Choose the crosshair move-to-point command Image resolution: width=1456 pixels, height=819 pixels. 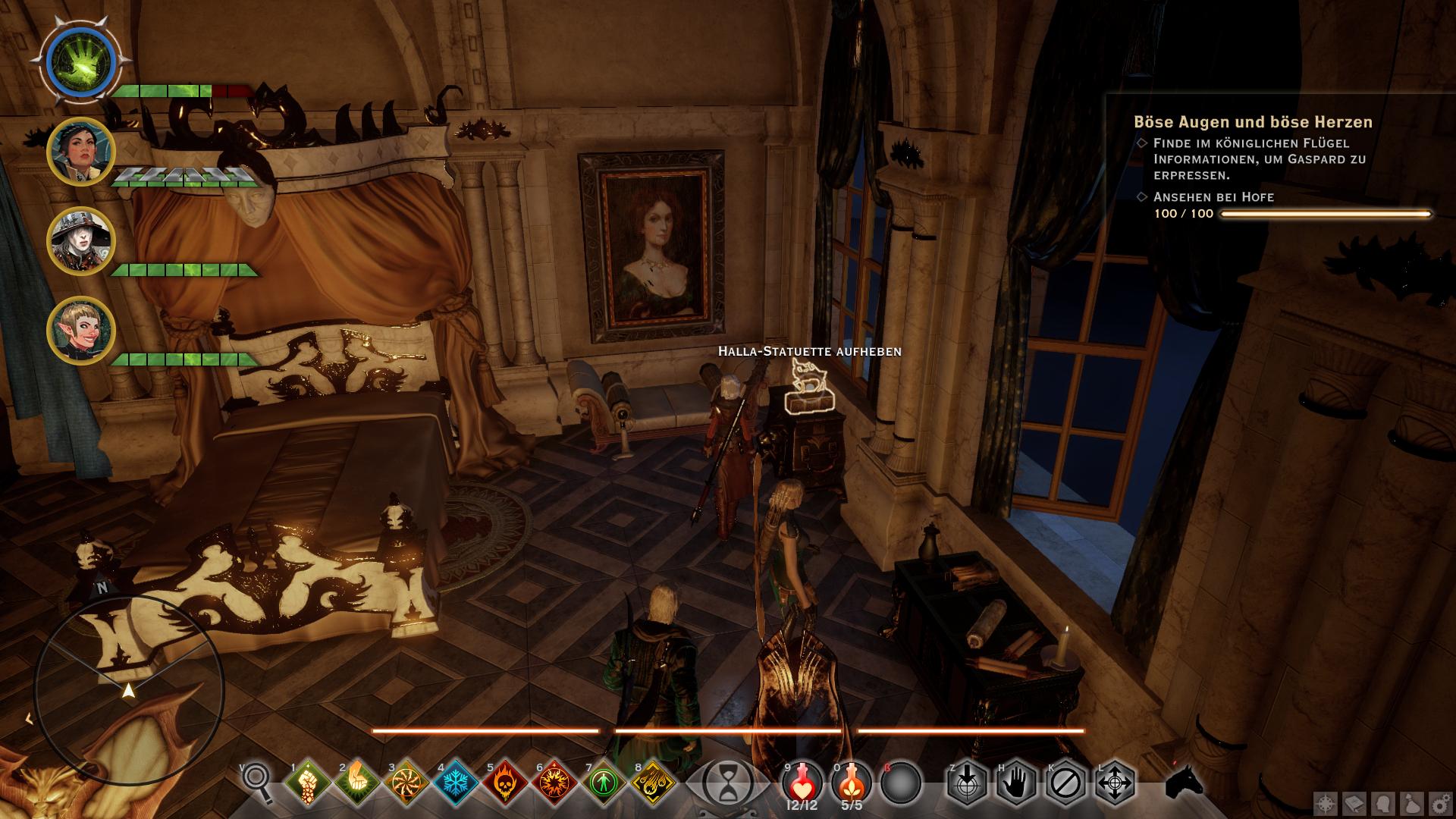1114,783
